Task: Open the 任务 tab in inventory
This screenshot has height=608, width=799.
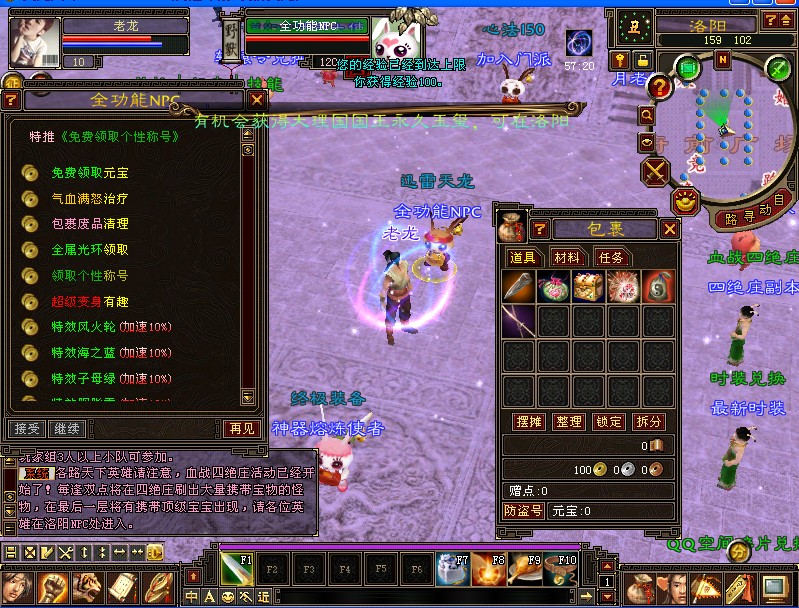Action: (611, 257)
